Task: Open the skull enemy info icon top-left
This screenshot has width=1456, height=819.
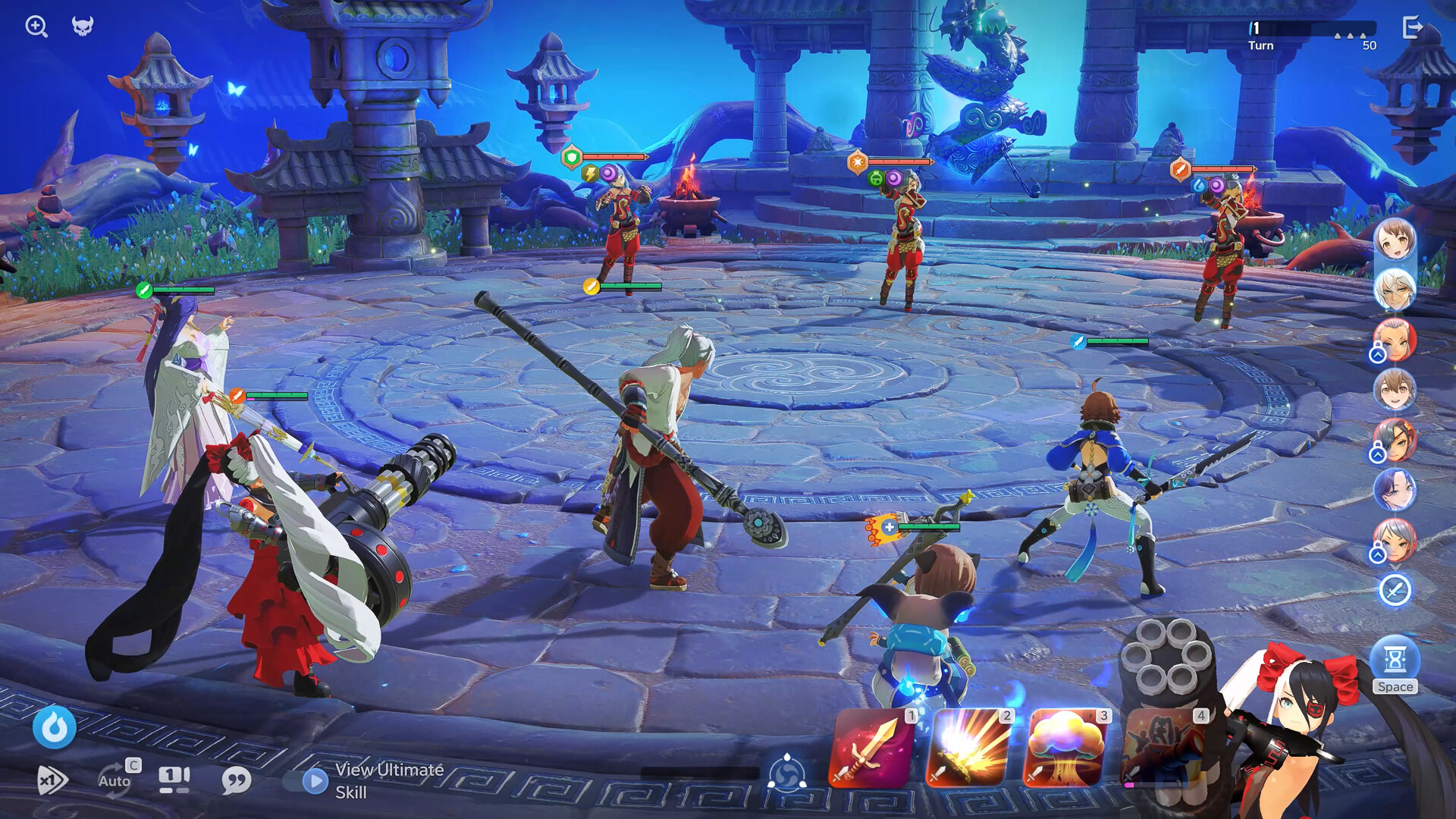Action: pyautogui.click(x=83, y=27)
